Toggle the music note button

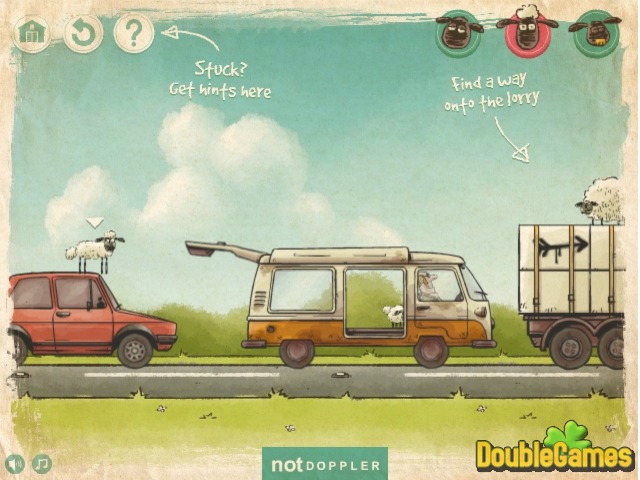tap(41, 464)
